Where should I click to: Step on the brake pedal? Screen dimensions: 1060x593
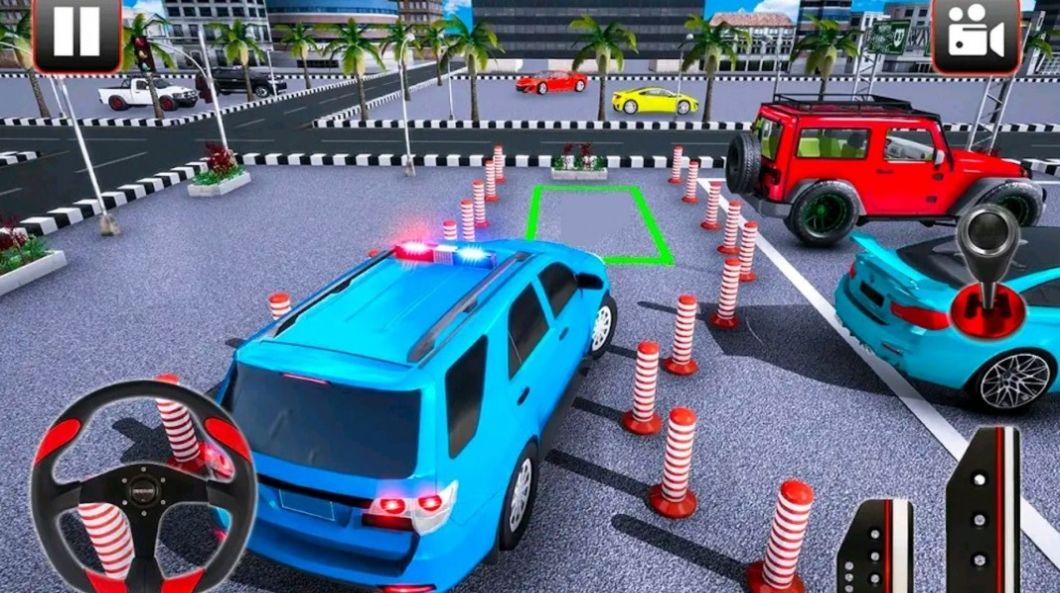876,550
